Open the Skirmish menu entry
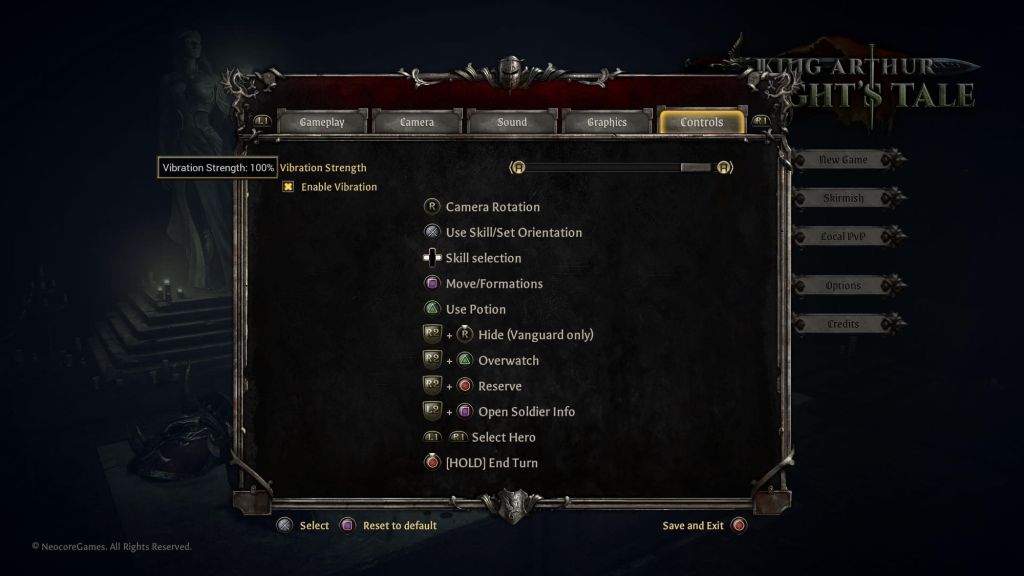Screen dimensions: 1024x576 tap(843, 198)
